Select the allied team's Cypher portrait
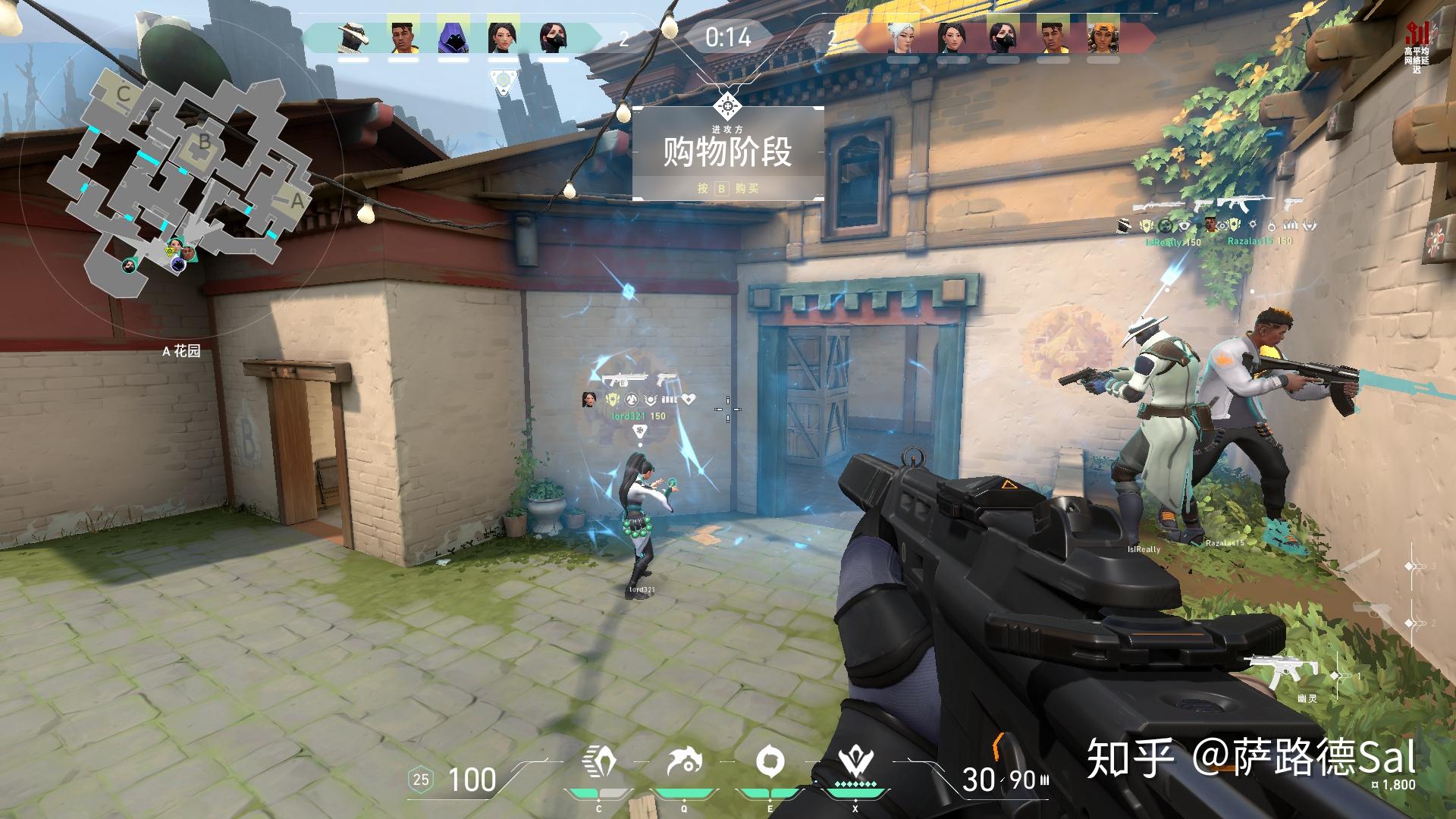Screen dimensions: 1456x819 [354, 36]
